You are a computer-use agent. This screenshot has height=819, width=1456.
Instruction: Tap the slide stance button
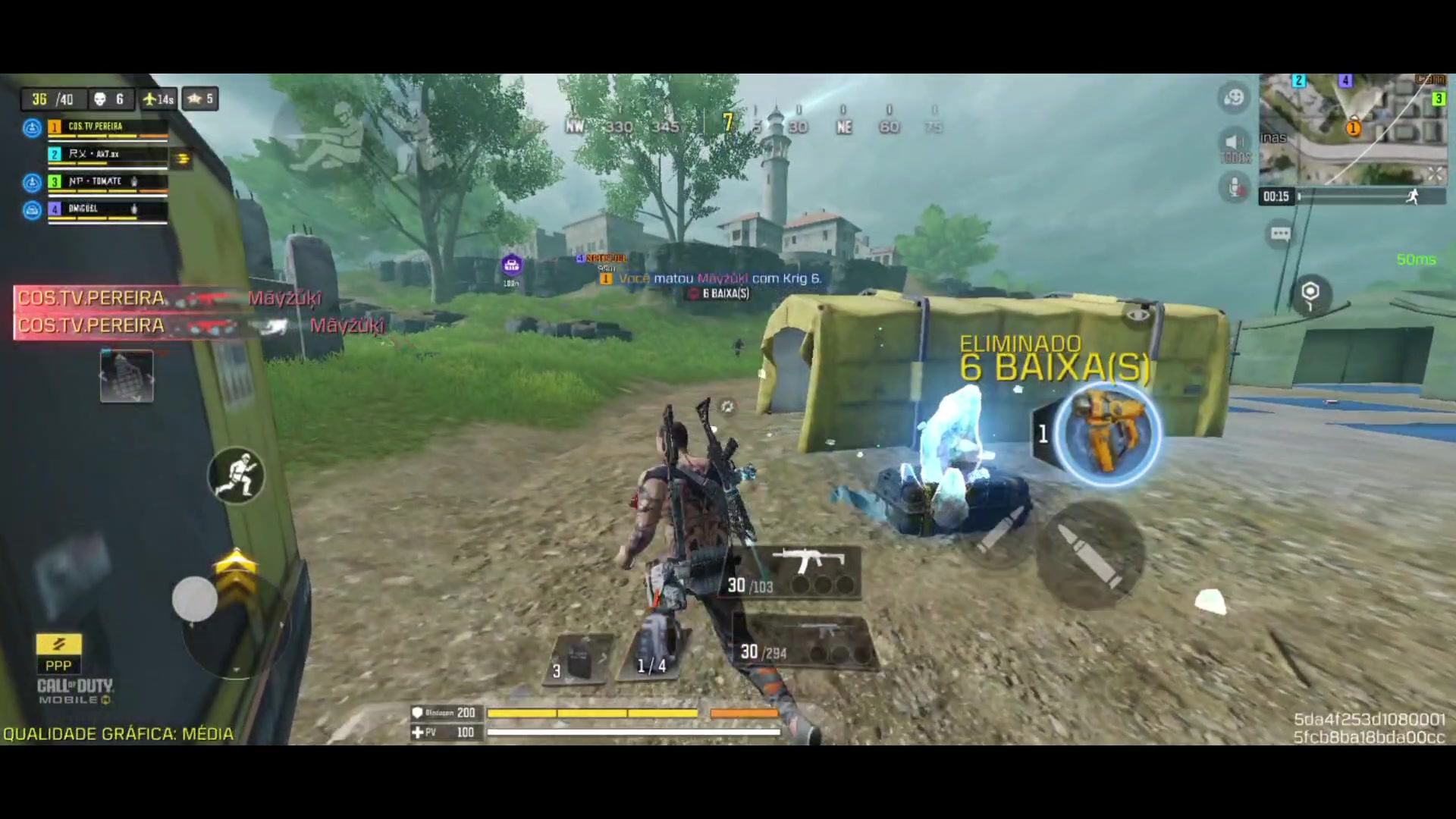pos(237,476)
